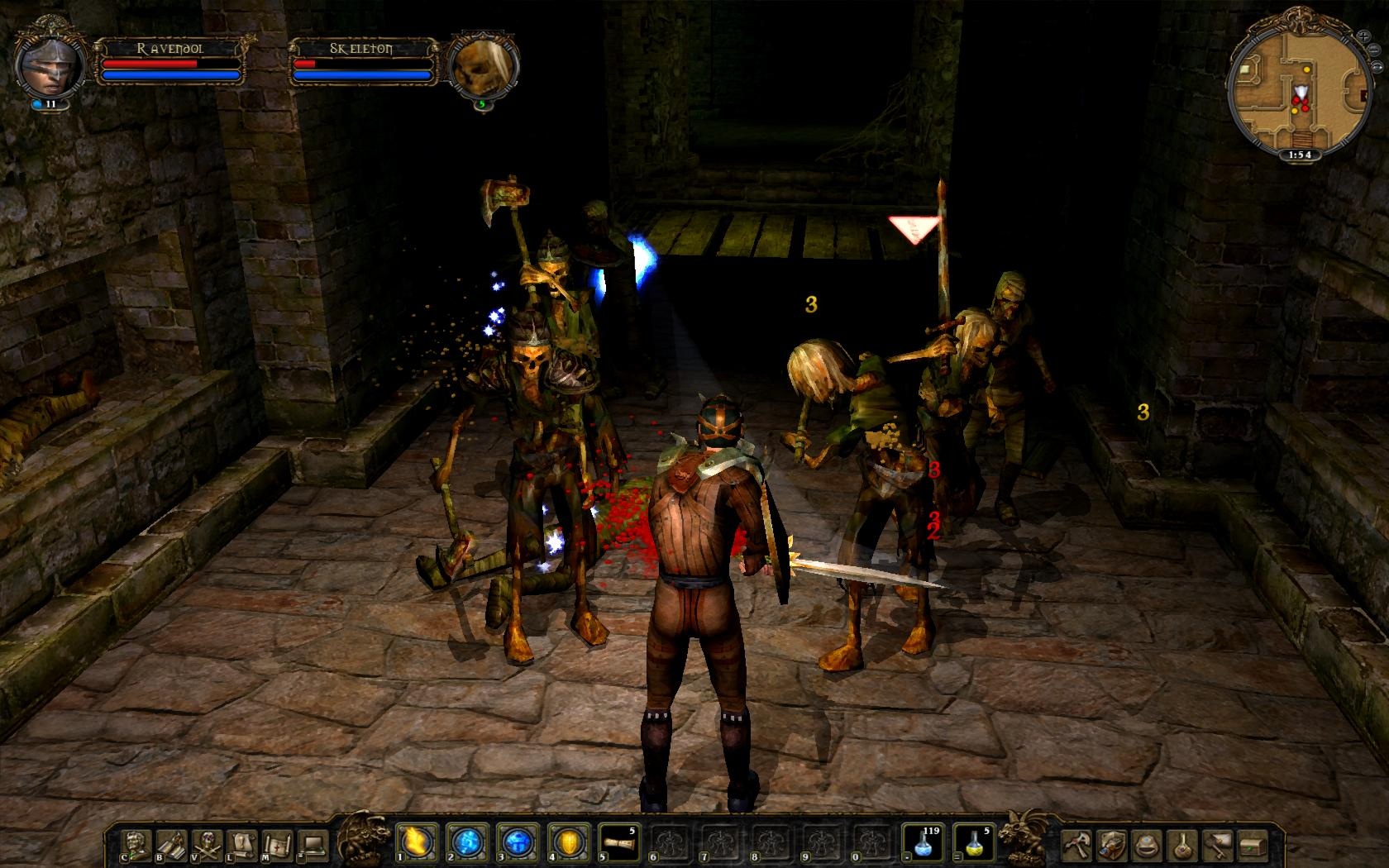Open the world map scroll icon
This screenshot has width=1389, height=868.
(276, 844)
